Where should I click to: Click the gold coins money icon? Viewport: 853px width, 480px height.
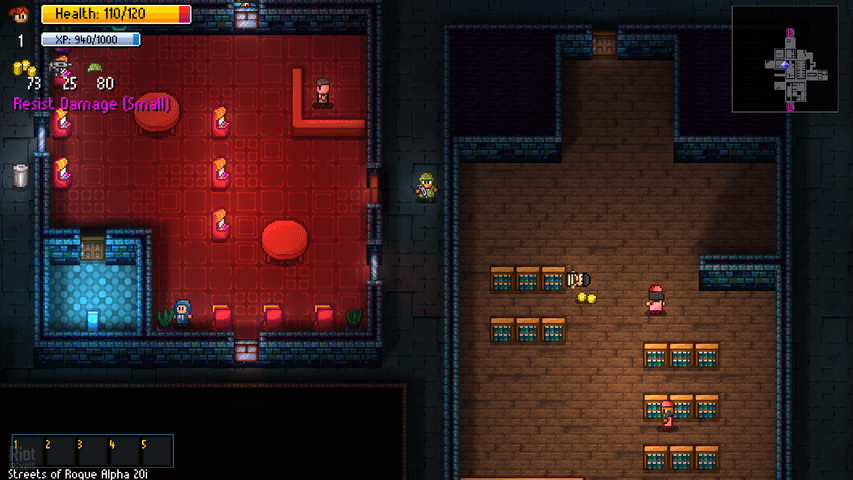pos(23,68)
